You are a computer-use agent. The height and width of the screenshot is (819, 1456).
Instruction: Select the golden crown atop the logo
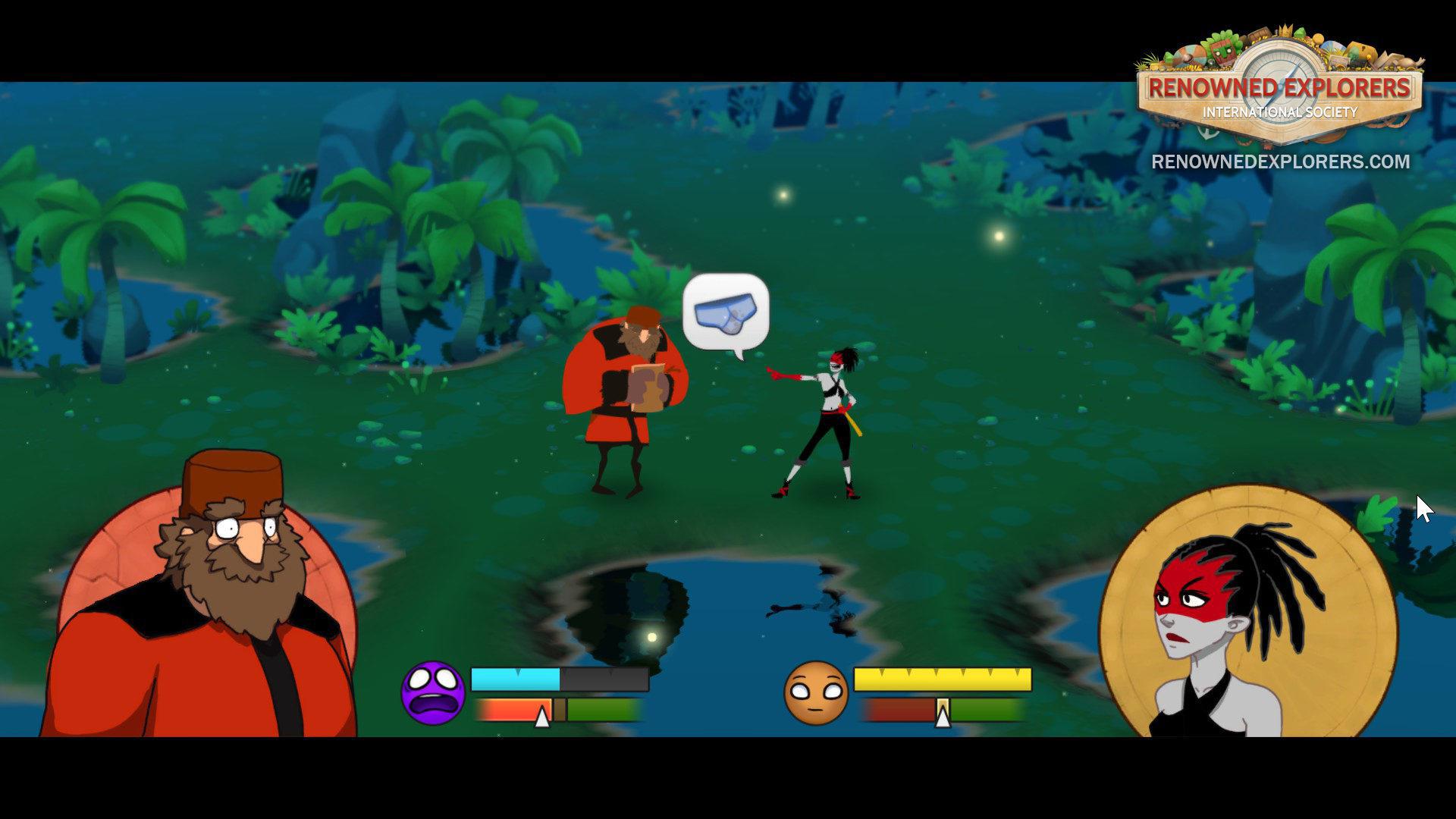(x=1285, y=31)
